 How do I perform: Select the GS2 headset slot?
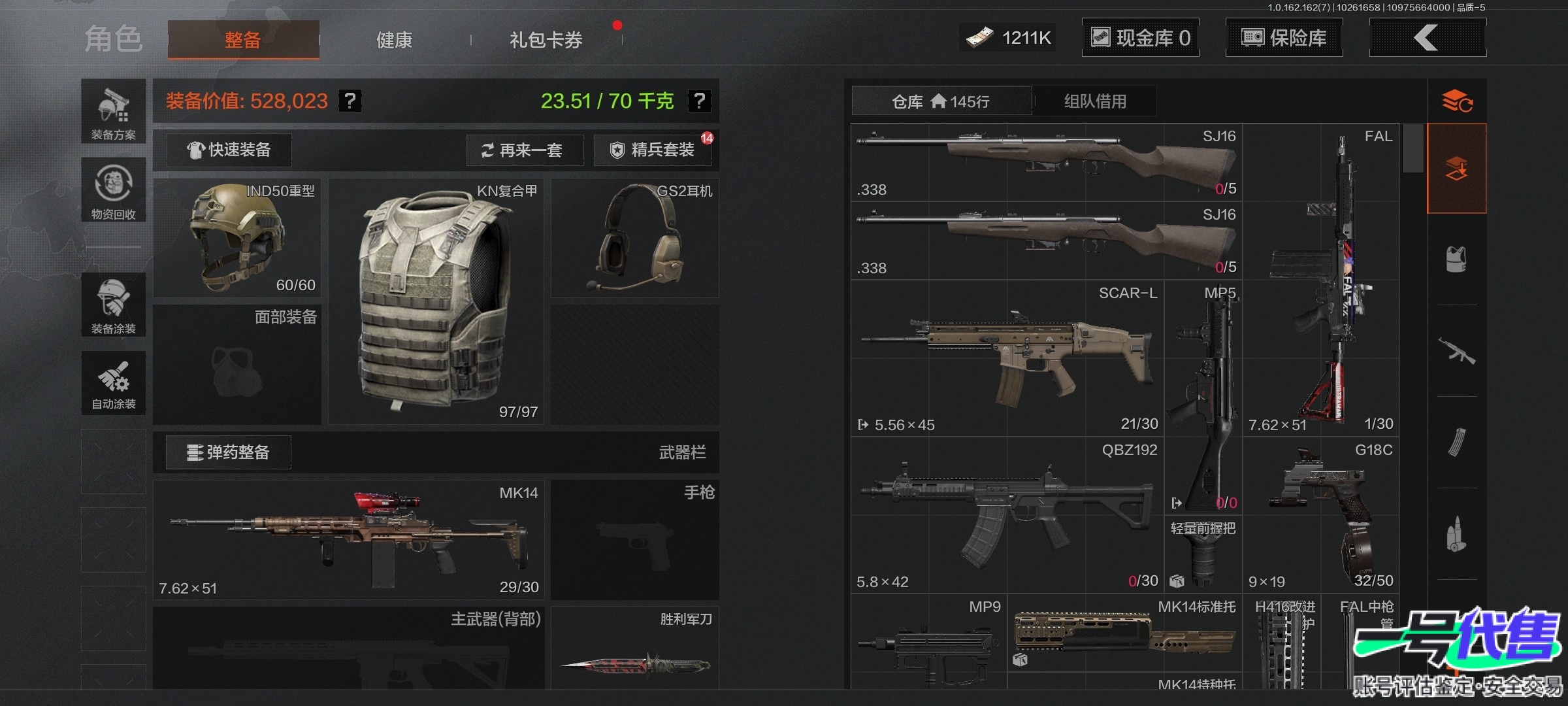pos(634,239)
